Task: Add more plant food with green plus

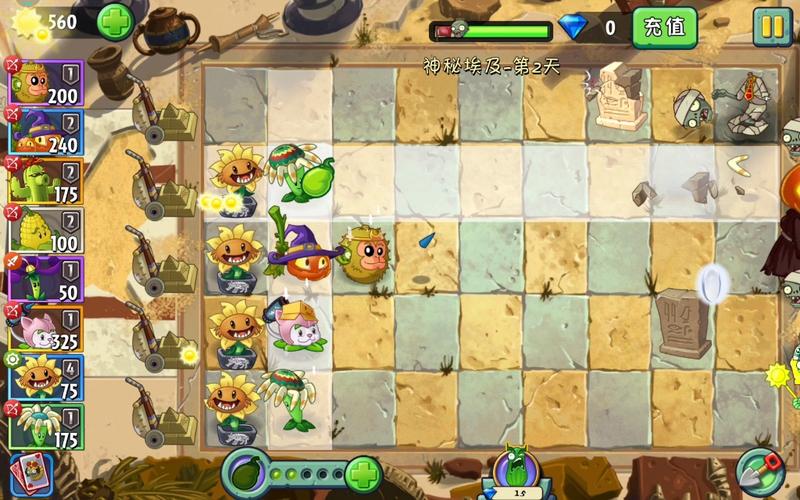Action: pyautogui.click(x=363, y=473)
